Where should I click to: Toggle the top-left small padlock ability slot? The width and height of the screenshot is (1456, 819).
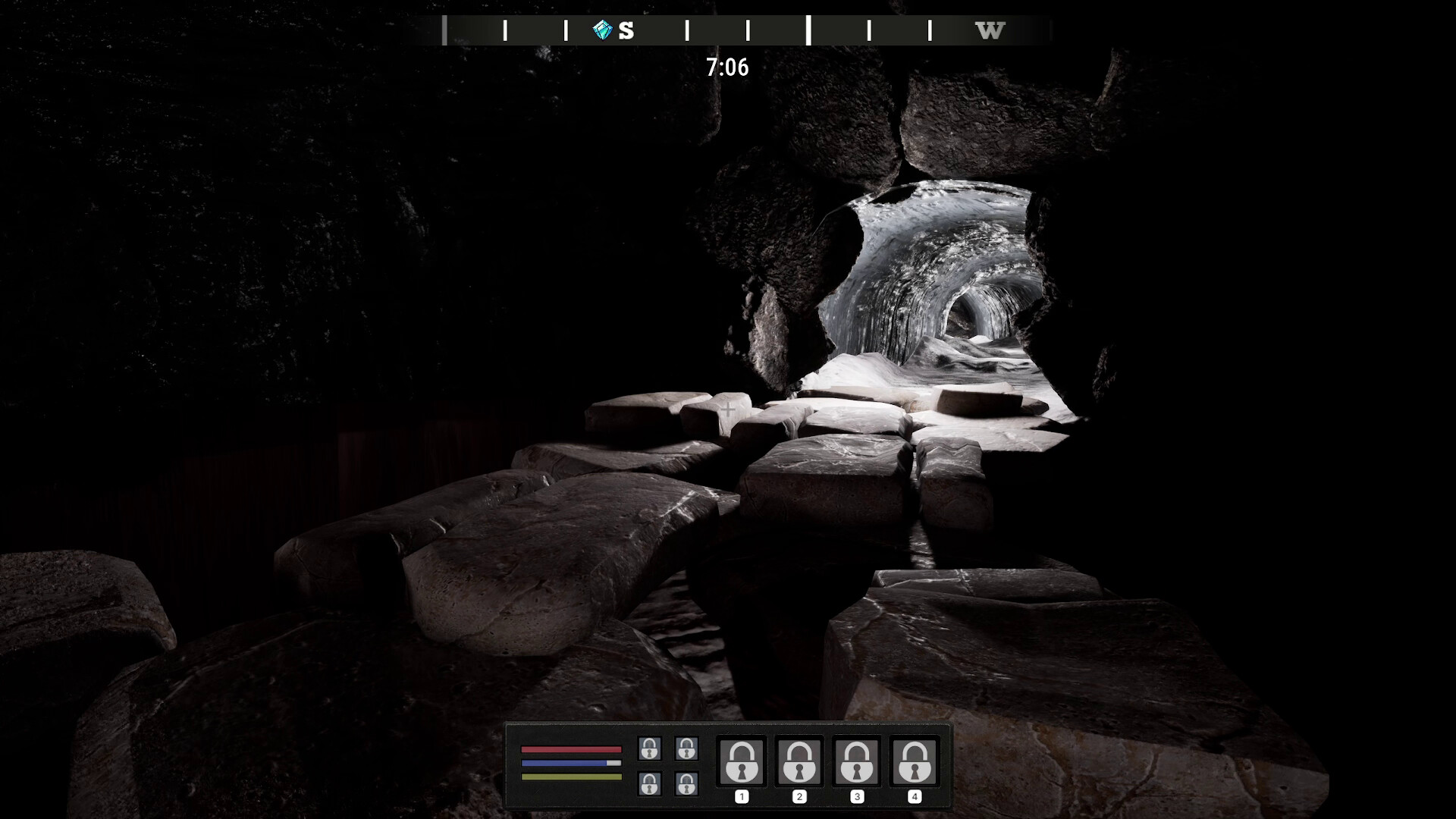tap(648, 750)
